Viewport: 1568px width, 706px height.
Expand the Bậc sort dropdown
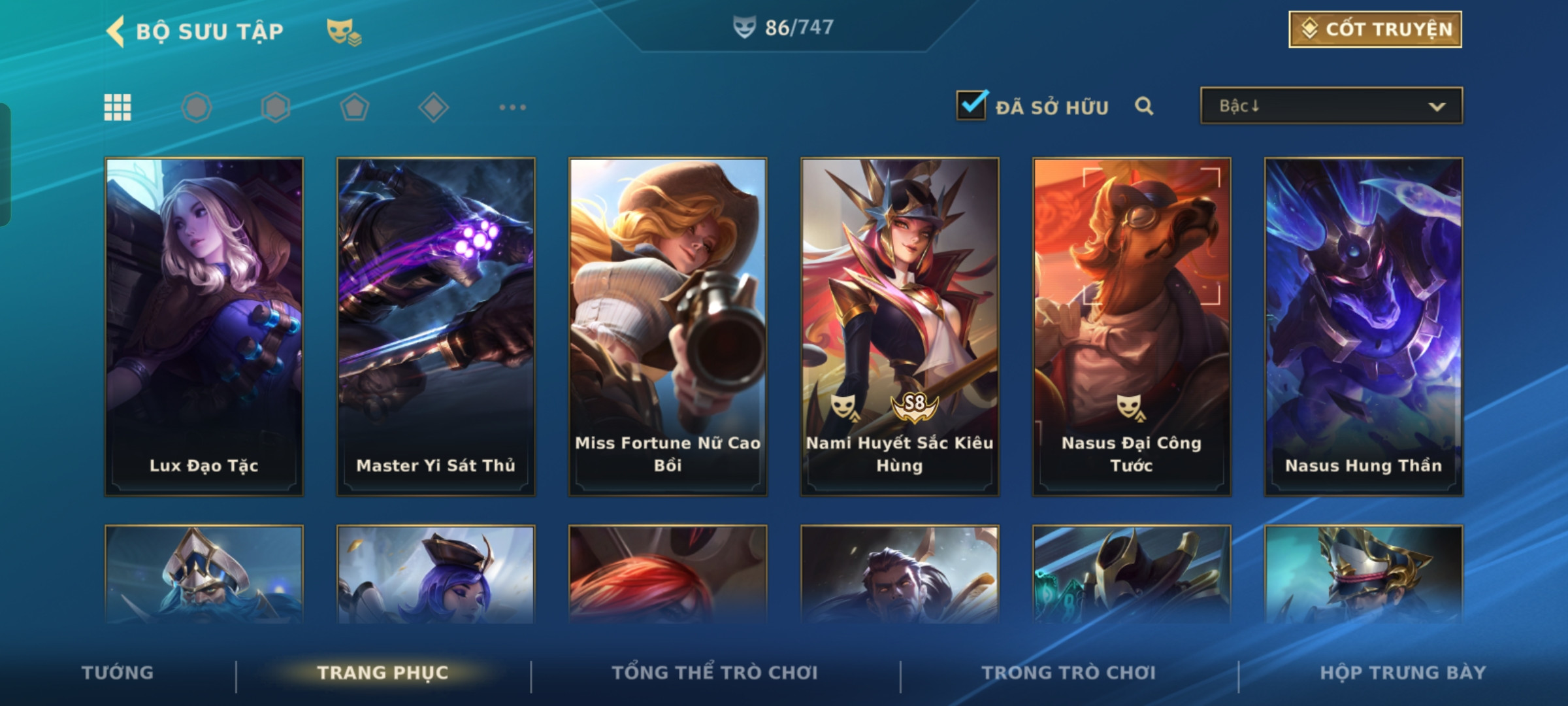[x=1331, y=106]
